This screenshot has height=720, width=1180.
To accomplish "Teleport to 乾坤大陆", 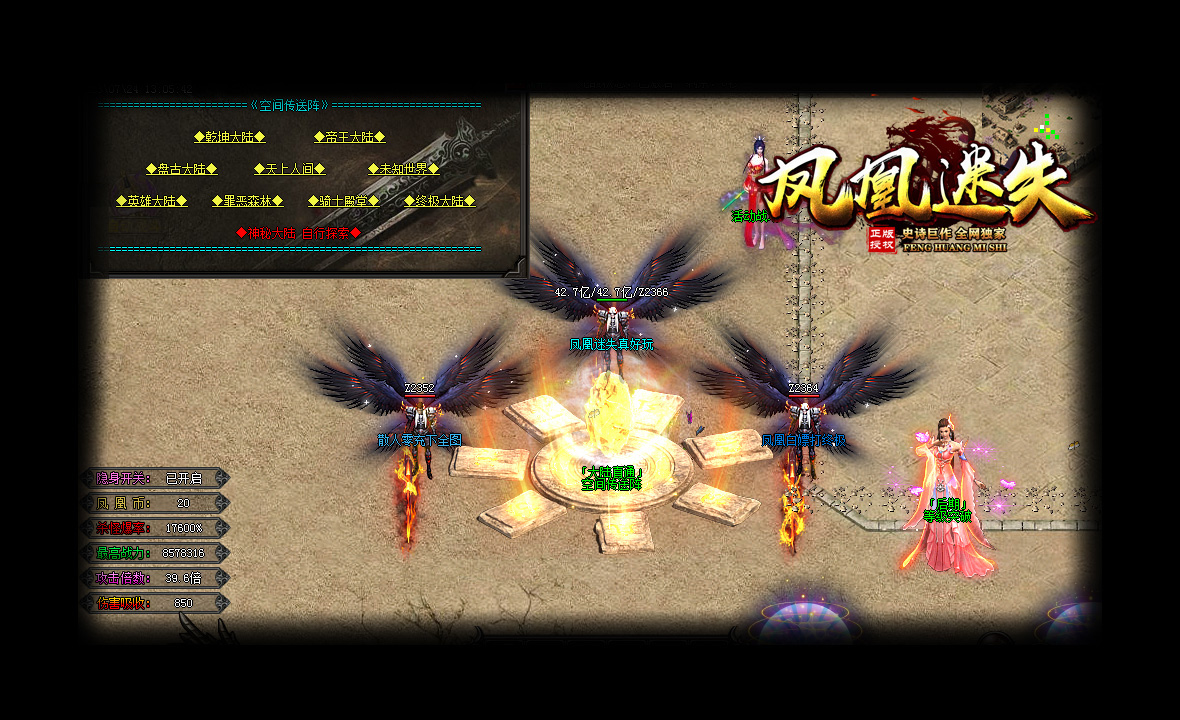I will pyautogui.click(x=229, y=137).
